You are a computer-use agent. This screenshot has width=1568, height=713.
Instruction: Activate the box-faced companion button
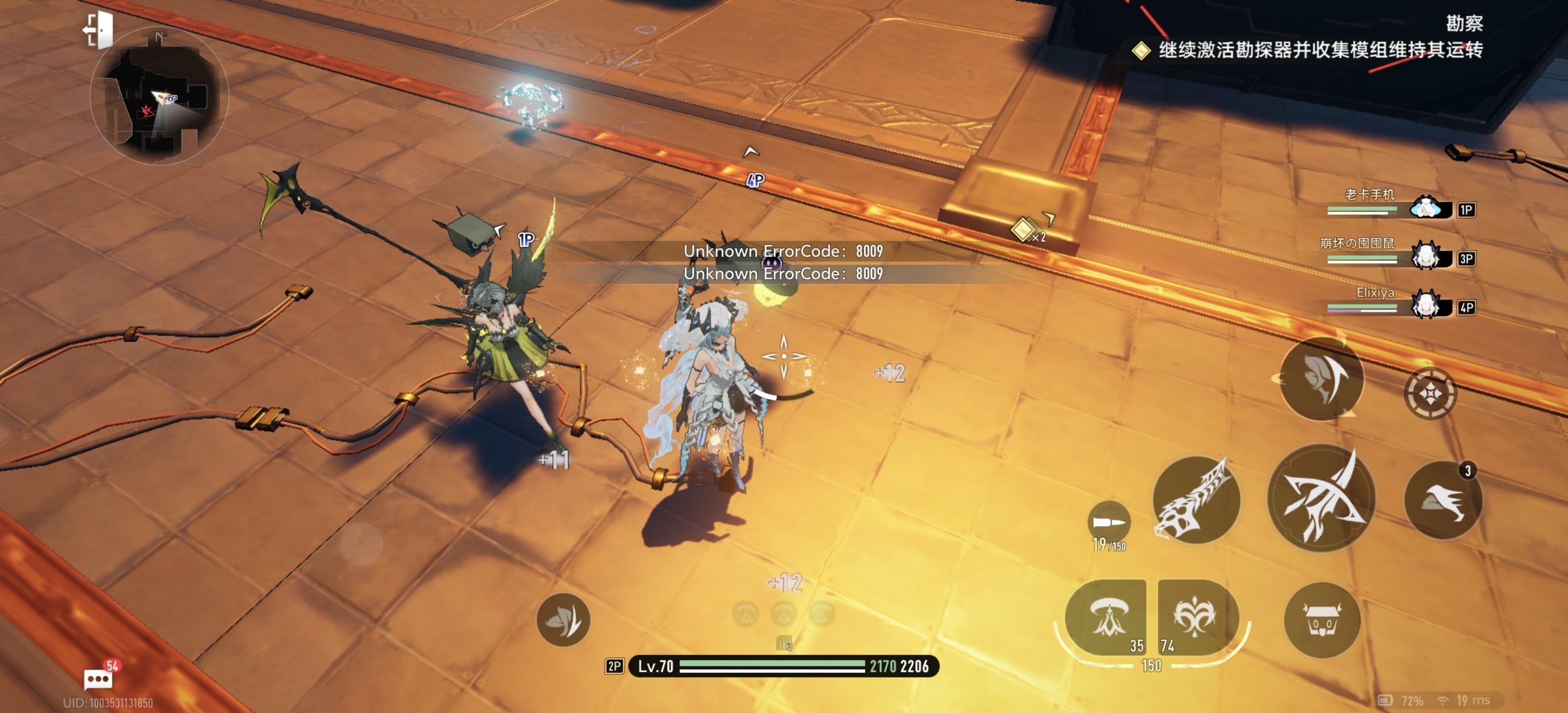1322,620
